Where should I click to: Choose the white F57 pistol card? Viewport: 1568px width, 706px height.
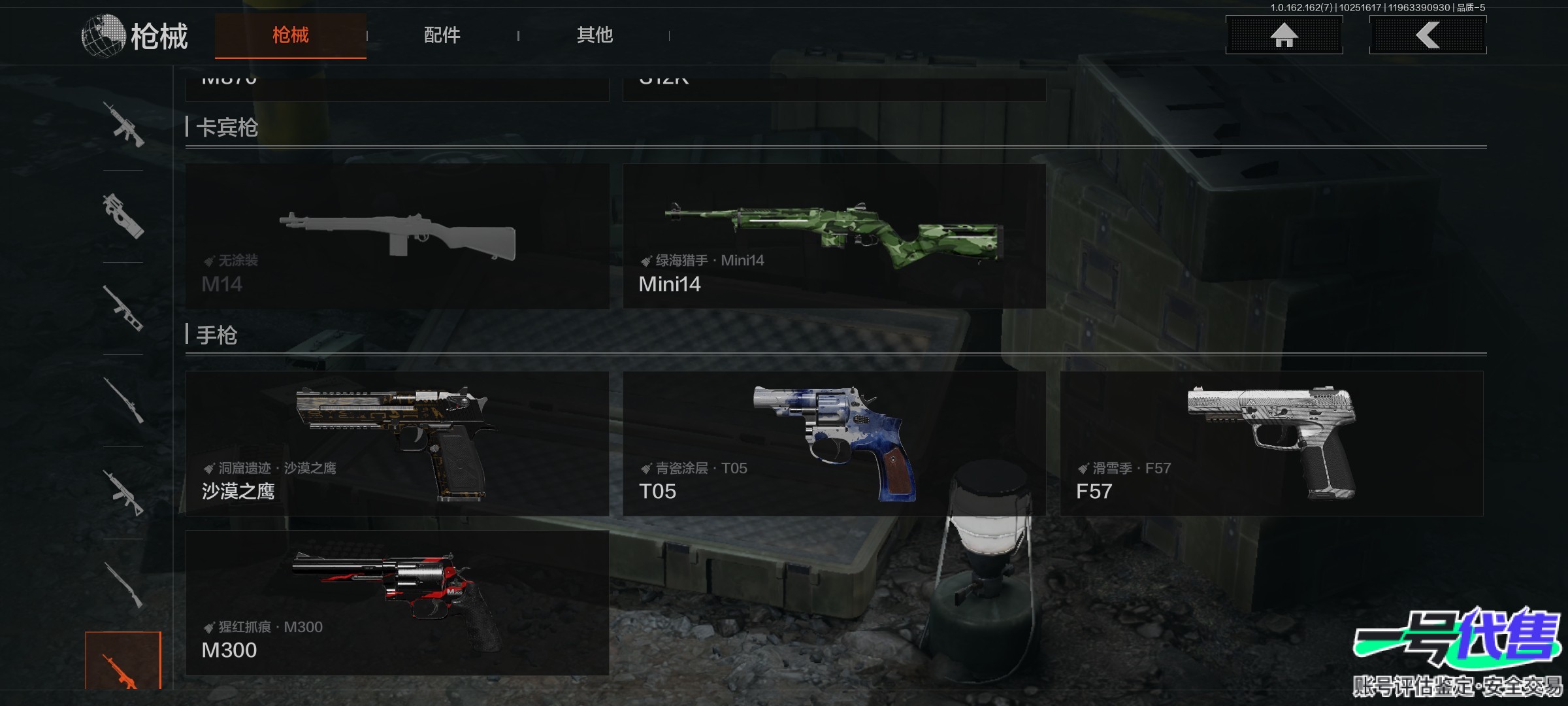(1271, 444)
